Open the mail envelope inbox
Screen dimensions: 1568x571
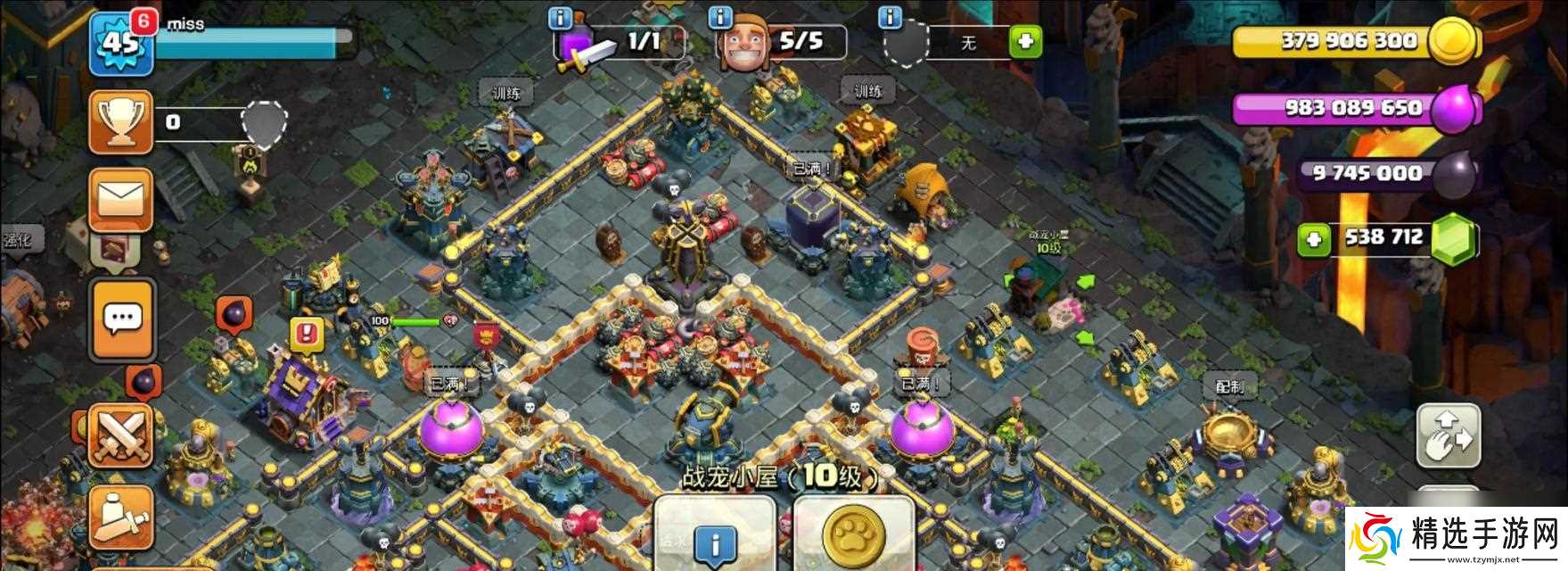pos(120,201)
